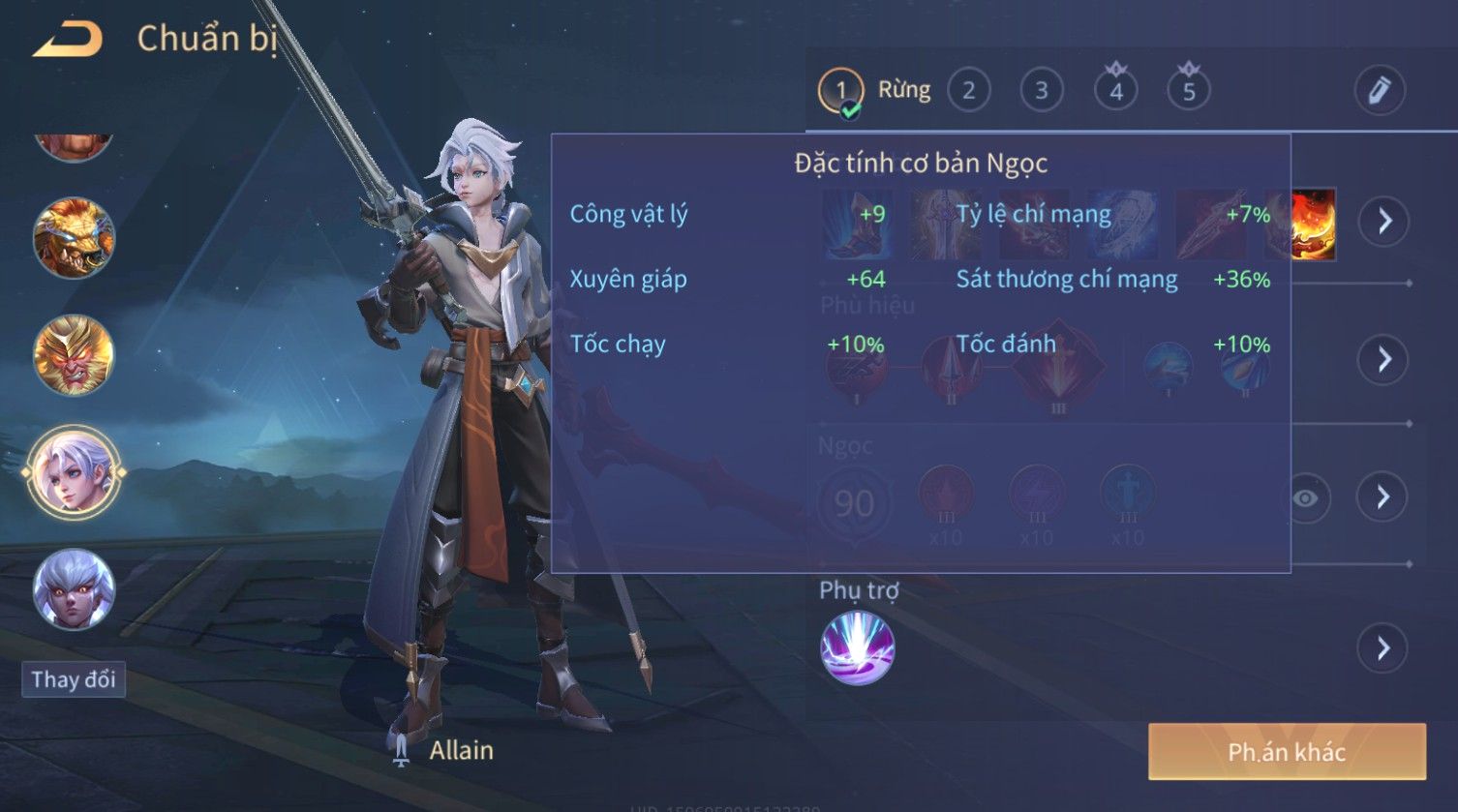This screenshot has height=812, width=1458.
Task: Go back using the return arrow
Action: point(69,40)
